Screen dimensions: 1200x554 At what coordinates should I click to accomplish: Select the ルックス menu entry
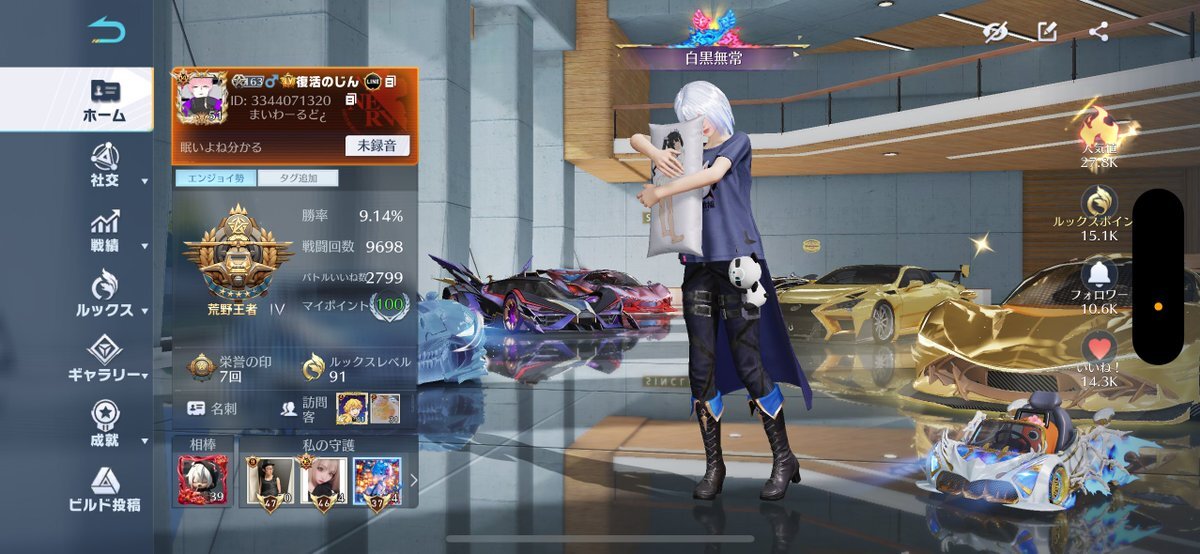coord(104,295)
